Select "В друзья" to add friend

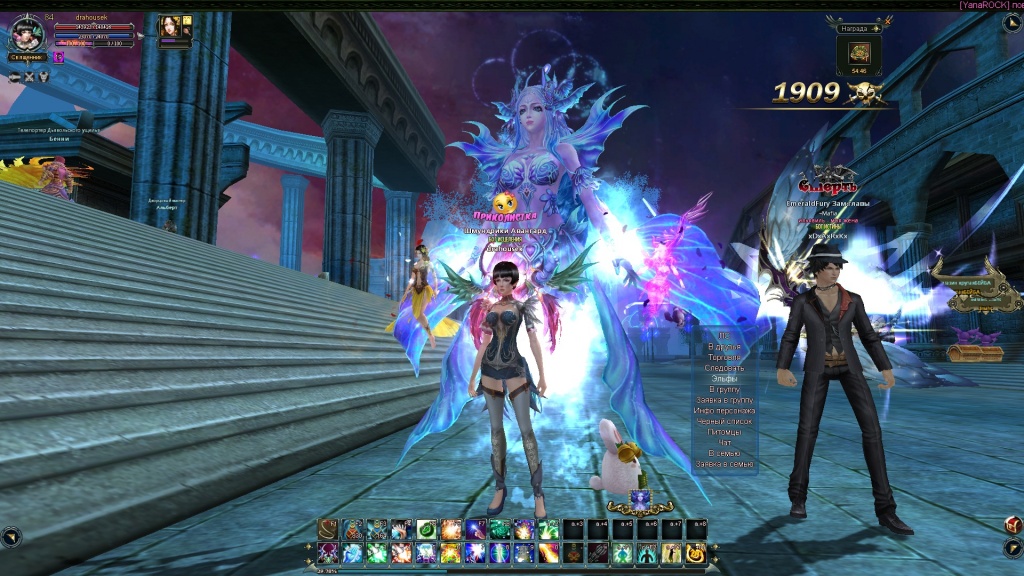[725, 346]
